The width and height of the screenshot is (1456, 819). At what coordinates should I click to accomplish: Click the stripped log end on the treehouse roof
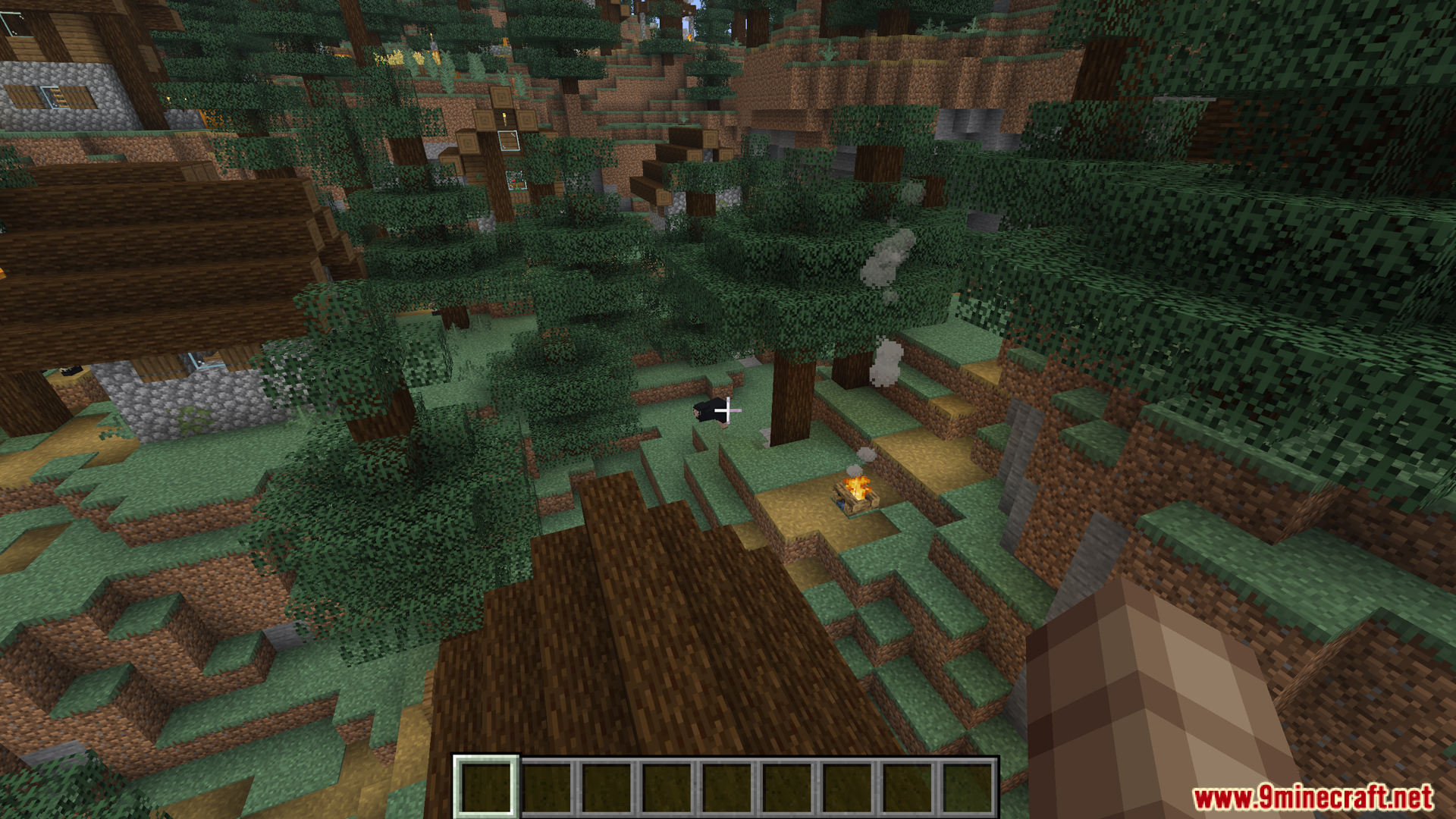click(x=500, y=96)
